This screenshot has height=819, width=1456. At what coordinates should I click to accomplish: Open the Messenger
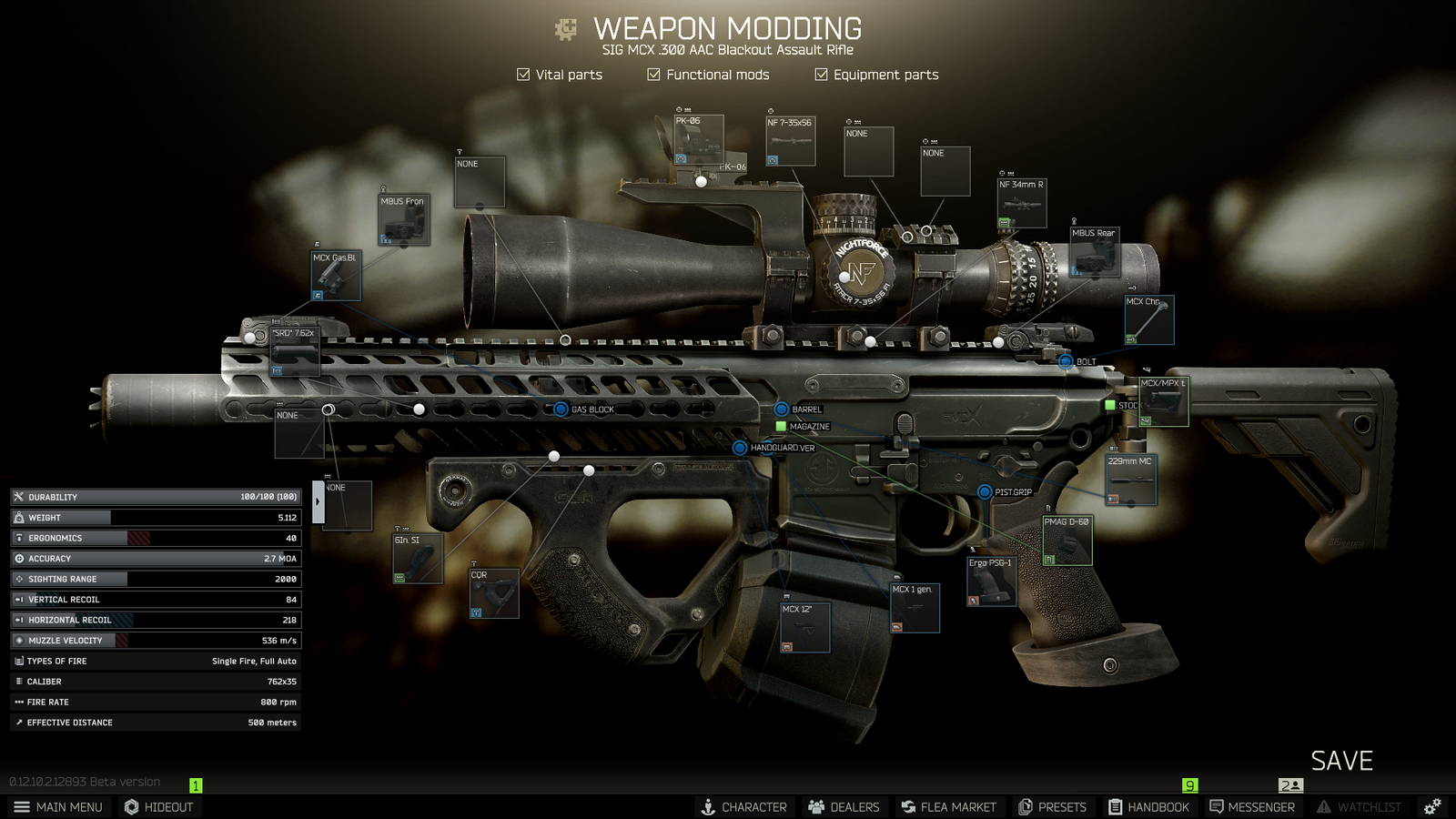(1251, 807)
